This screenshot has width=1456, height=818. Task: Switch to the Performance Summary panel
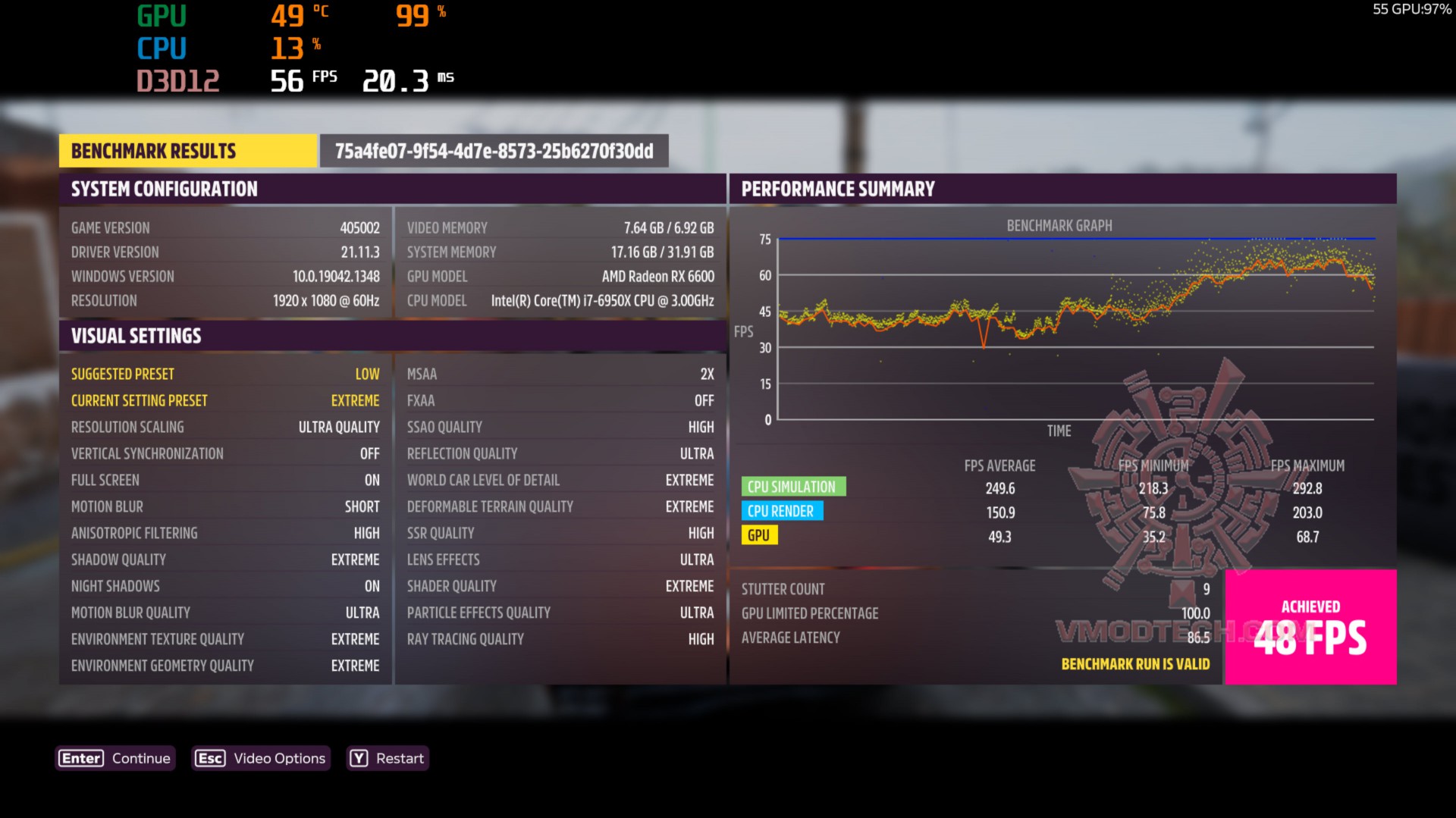pyautogui.click(x=838, y=189)
